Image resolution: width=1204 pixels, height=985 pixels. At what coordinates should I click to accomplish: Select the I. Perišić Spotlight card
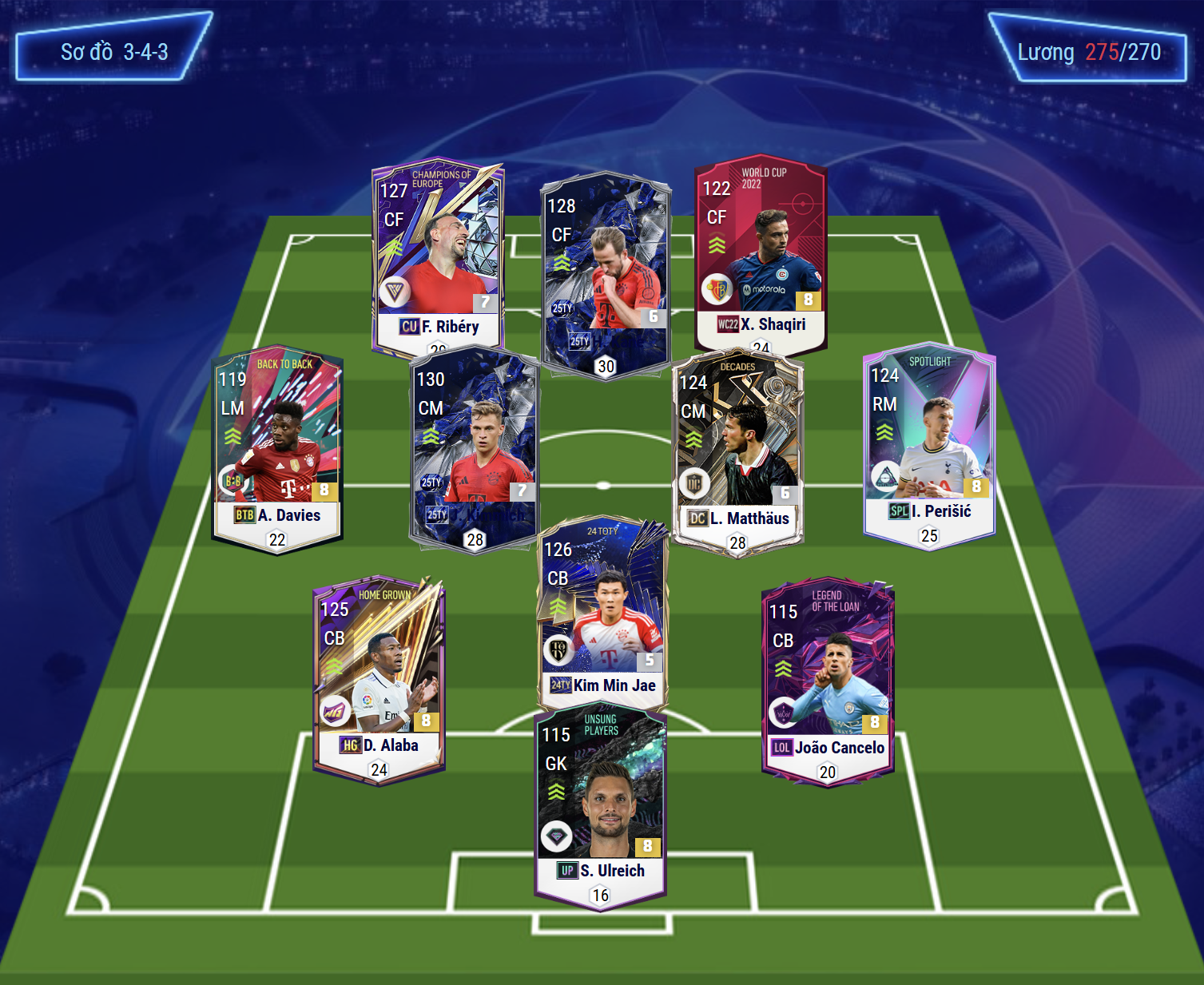coord(929,443)
